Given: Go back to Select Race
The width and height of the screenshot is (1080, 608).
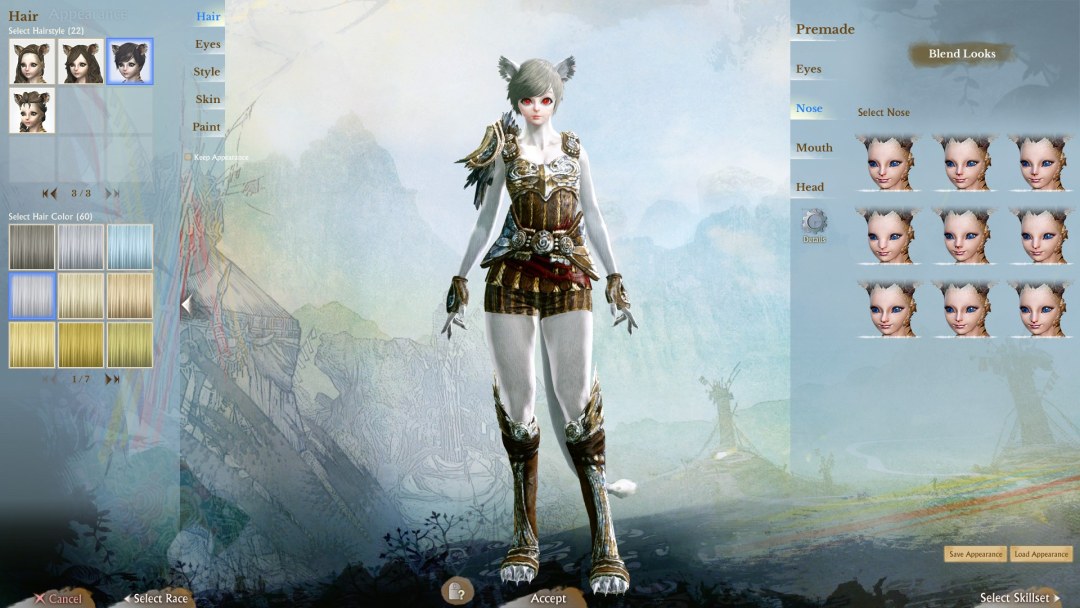Looking at the screenshot, I should coord(156,598).
